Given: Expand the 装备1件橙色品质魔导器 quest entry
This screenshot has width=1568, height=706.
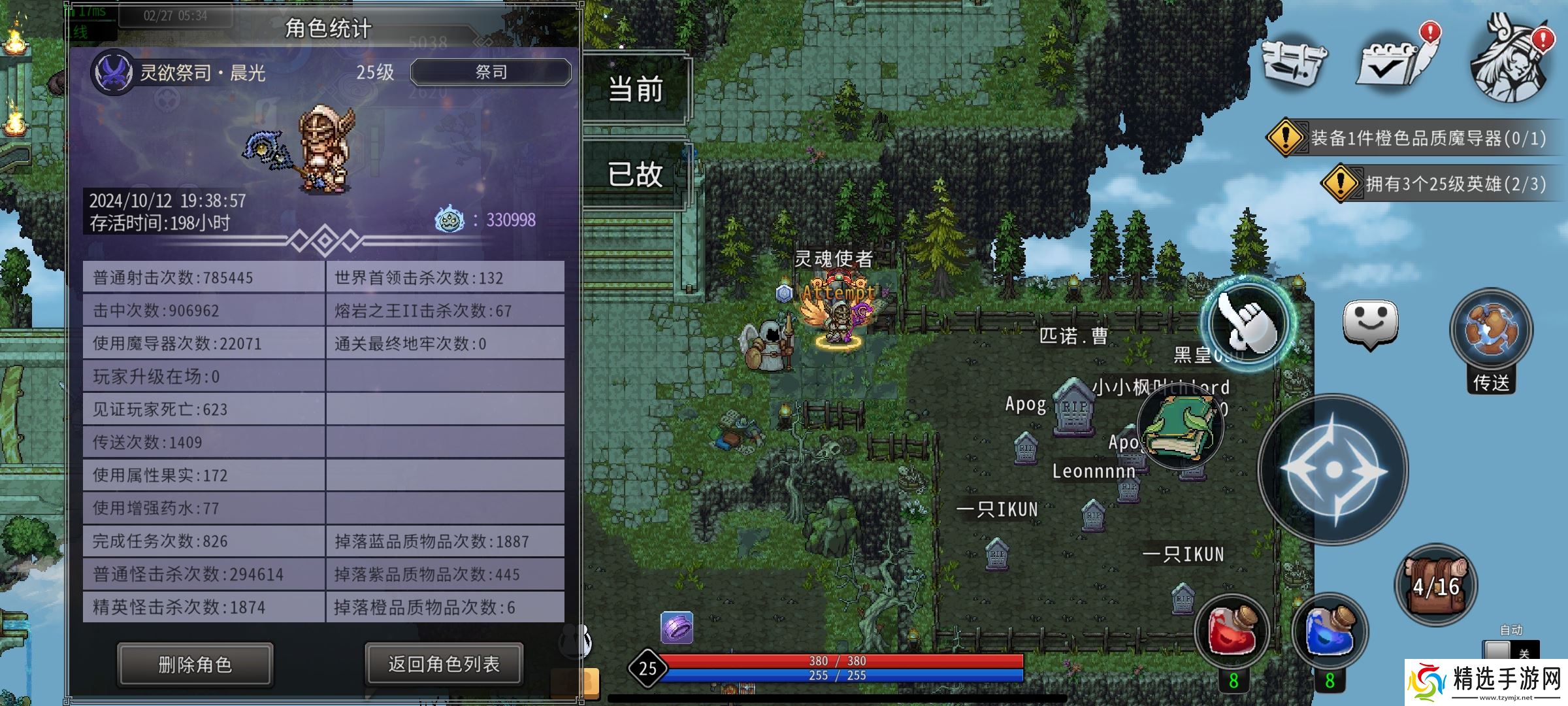Looking at the screenshot, I should 1424,139.
